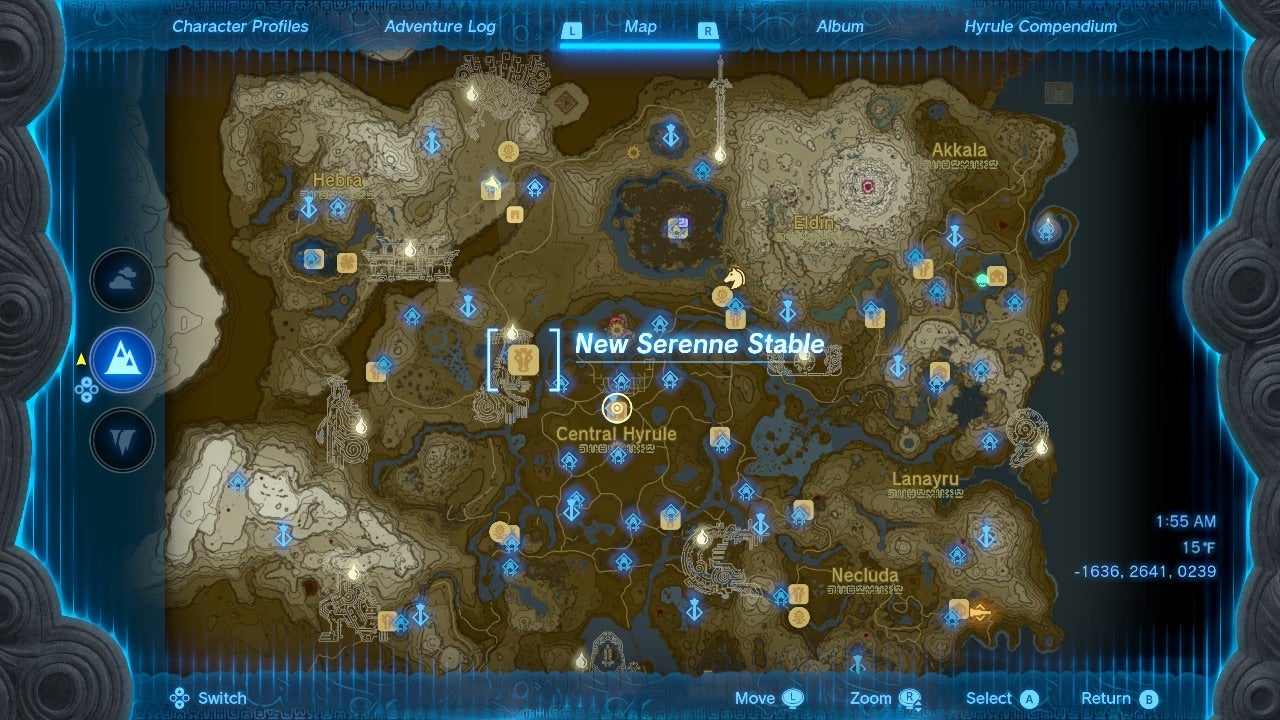This screenshot has height=720, width=1280.
Task: Open the Album tab
Action: click(x=841, y=27)
